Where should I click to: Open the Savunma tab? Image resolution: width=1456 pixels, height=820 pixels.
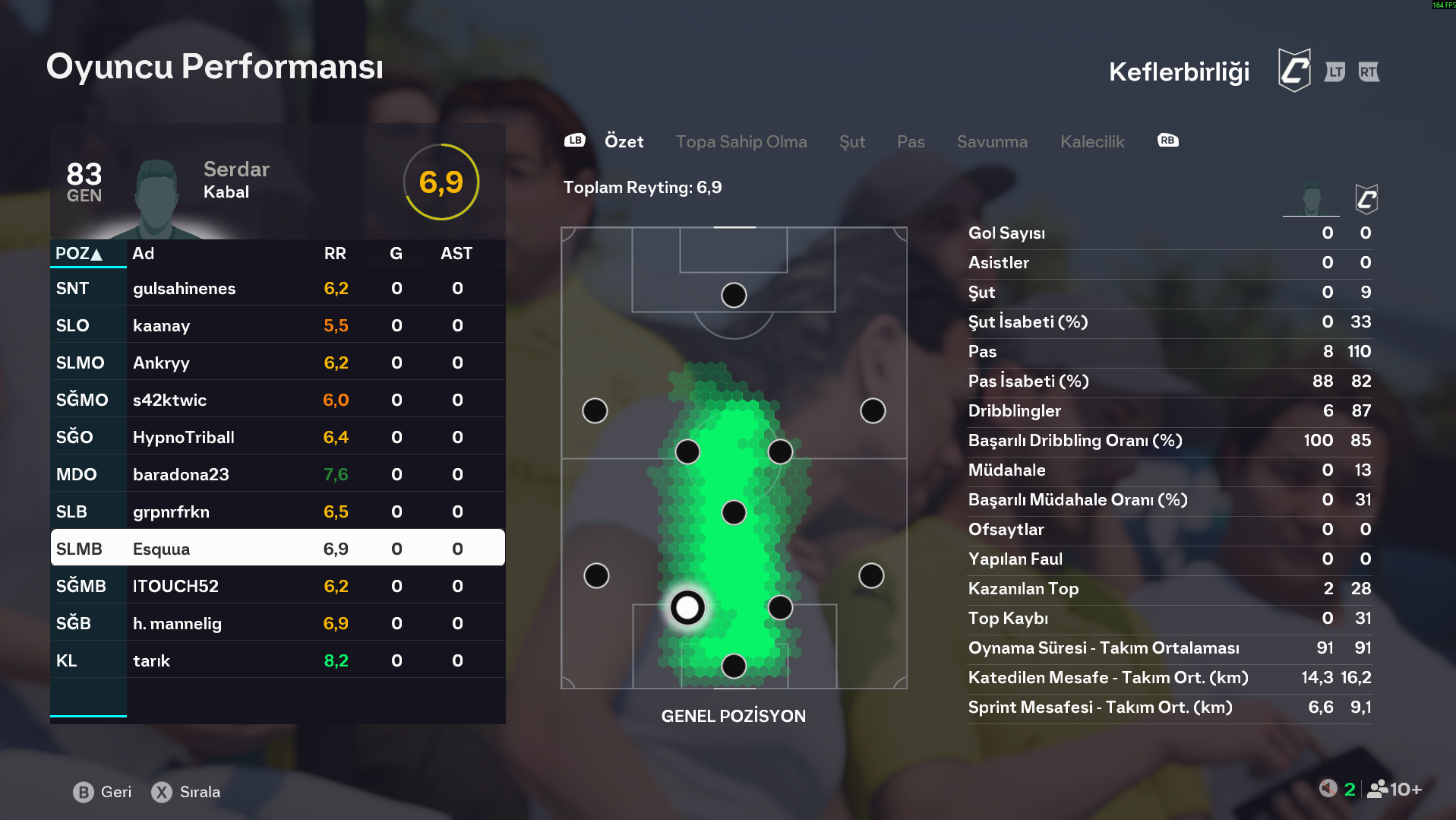[991, 141]
